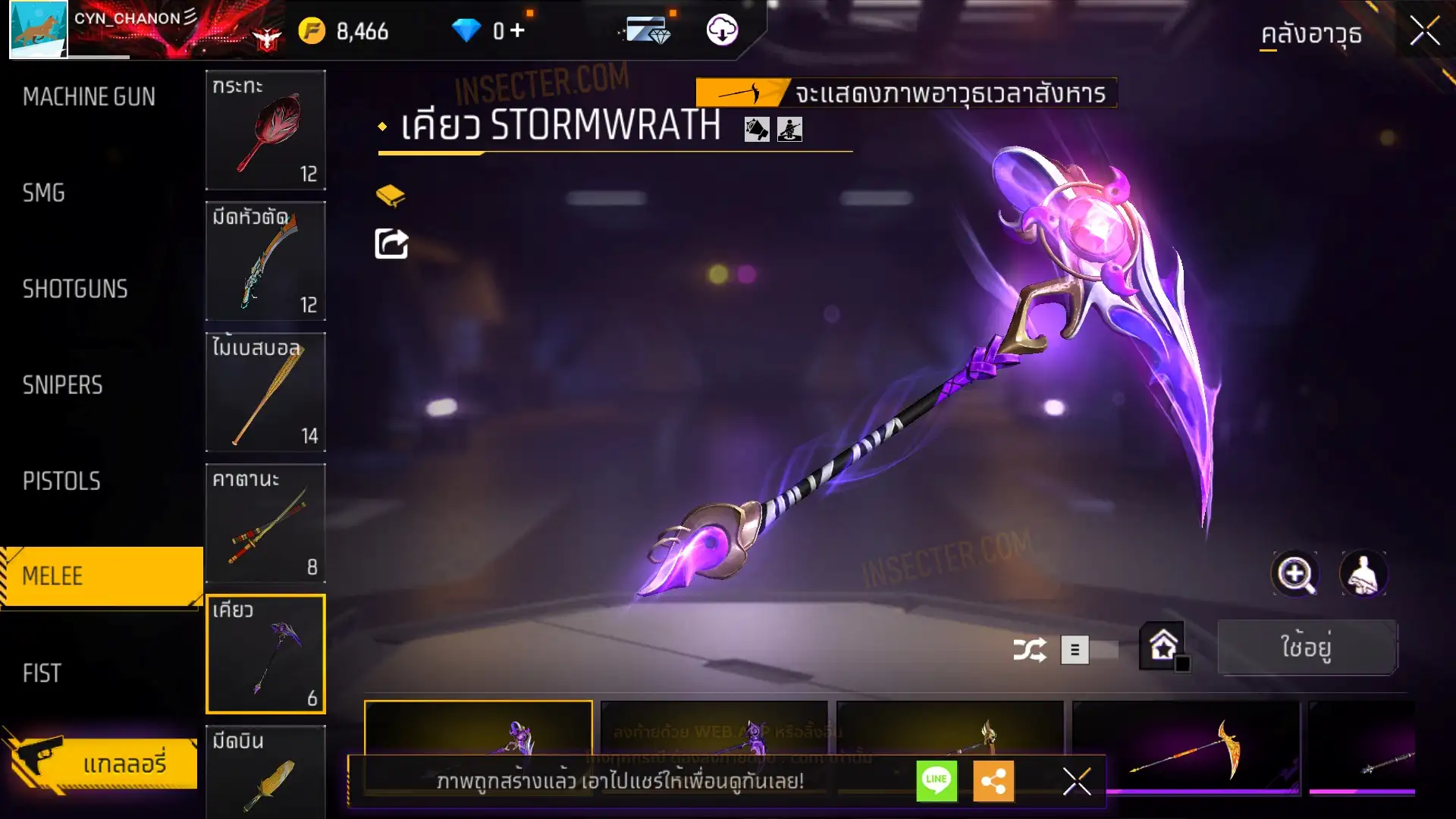Image resolution: width=1456 pixels, height=819 pixels.
Task: Select the MELEE category tab
Action: click(x=100, y=576)
